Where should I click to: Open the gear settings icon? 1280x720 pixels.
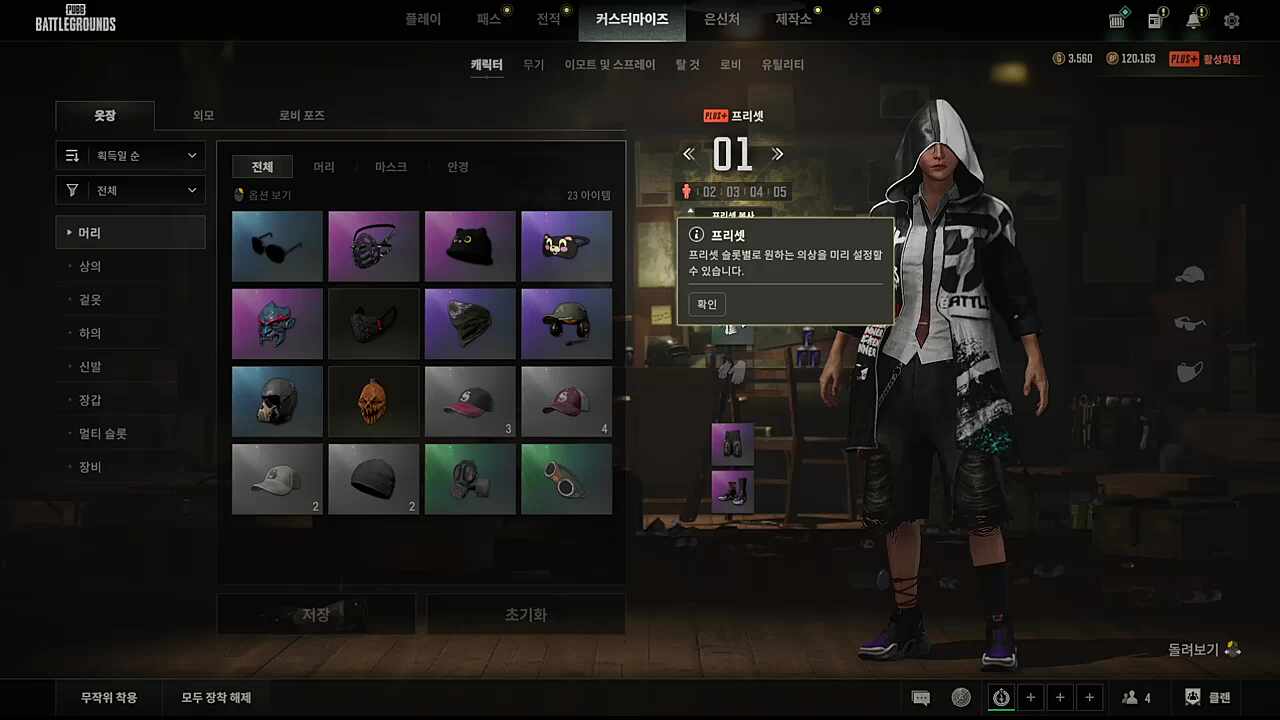(1231, 21)
